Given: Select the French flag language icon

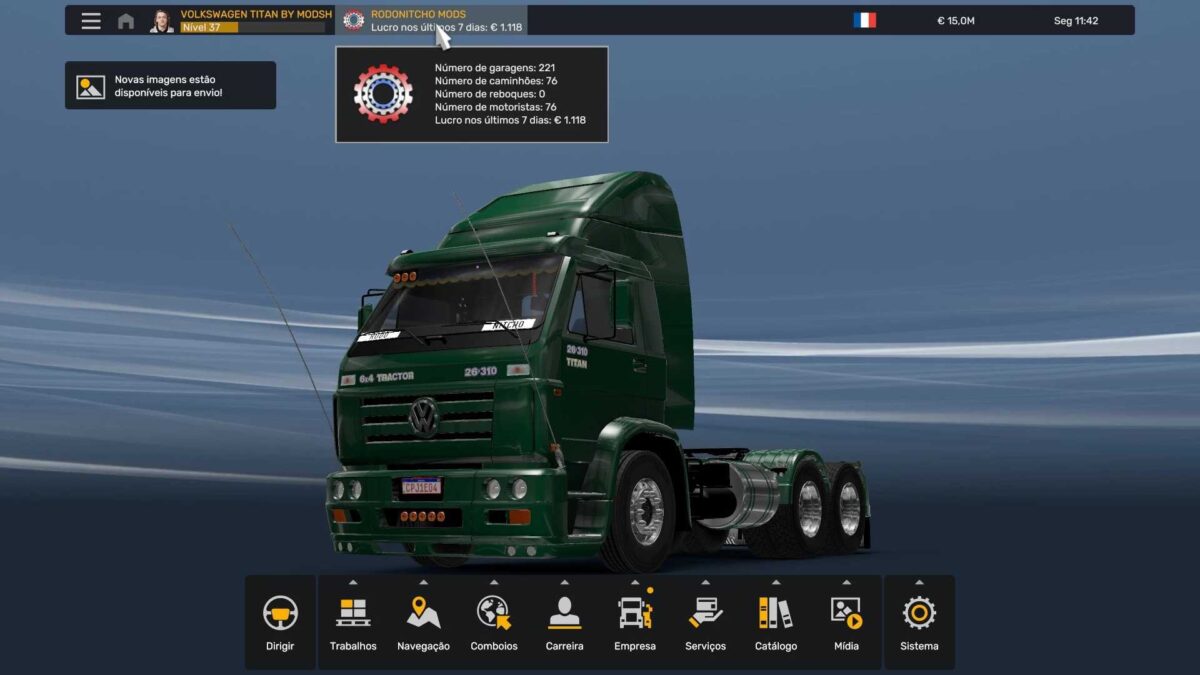Looking at the screenshot, I should tap(865, 20).
